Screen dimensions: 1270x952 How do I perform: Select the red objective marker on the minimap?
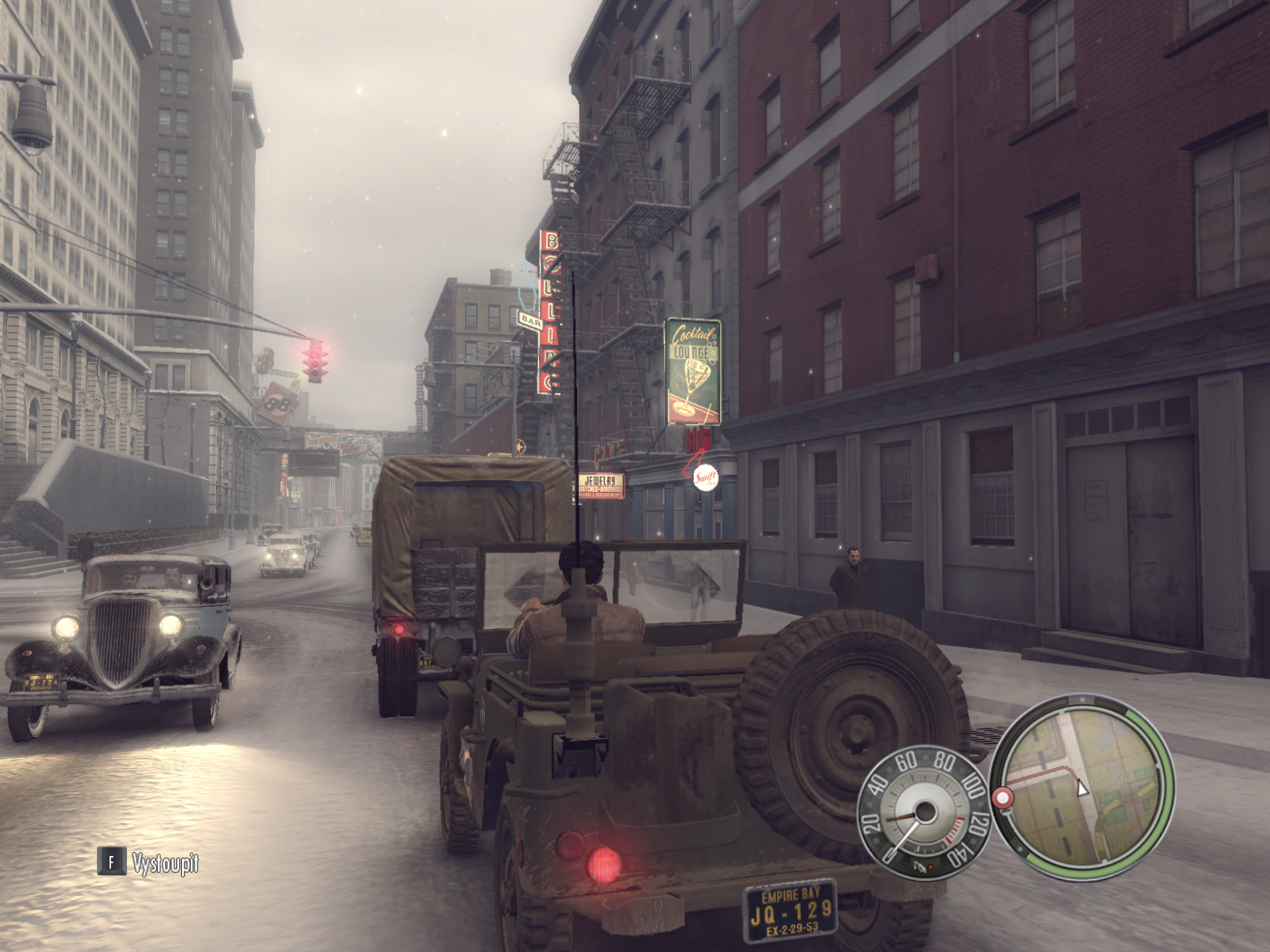1004,797
